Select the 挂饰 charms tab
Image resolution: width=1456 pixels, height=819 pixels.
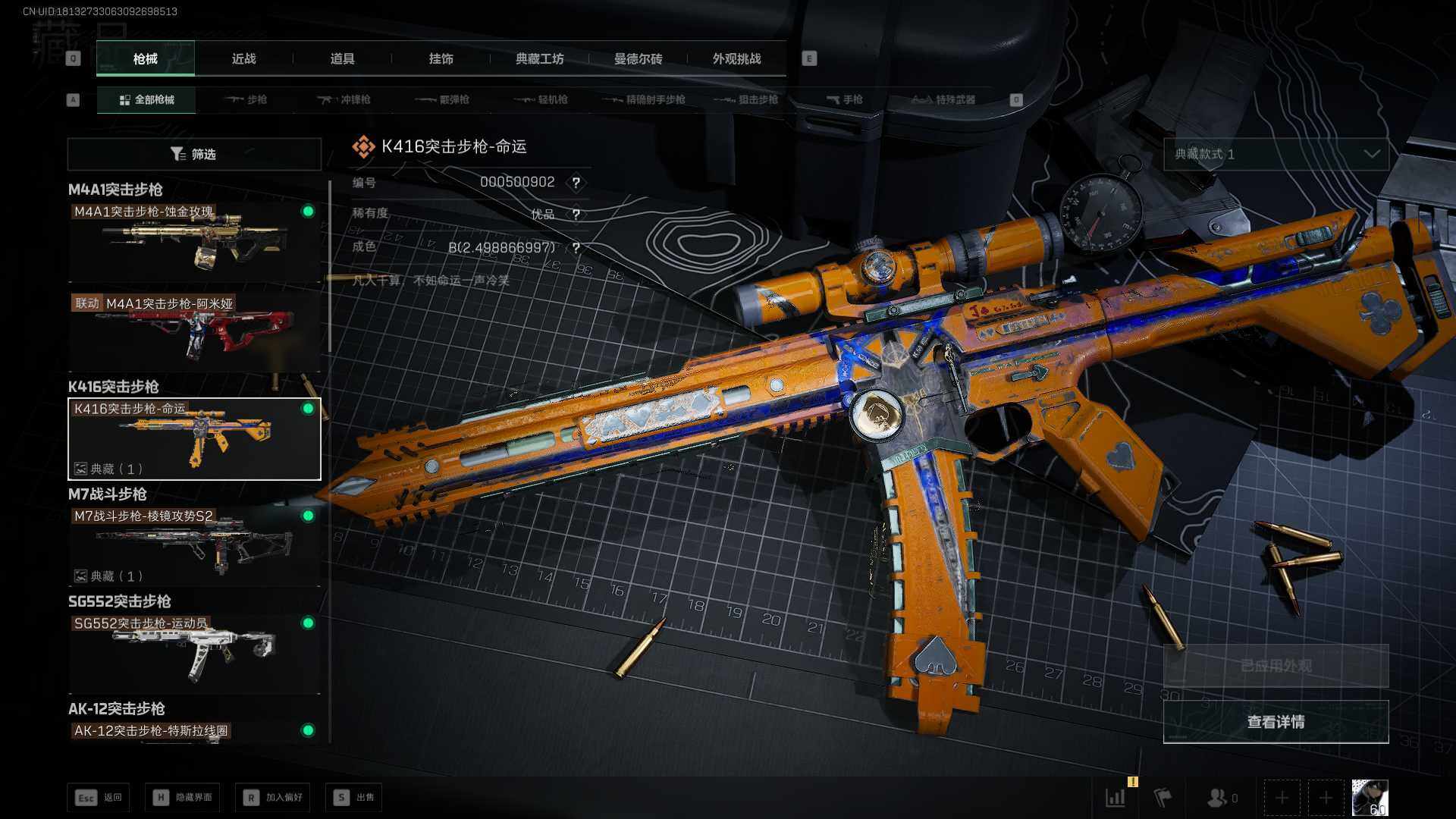[x=441, y=59]
